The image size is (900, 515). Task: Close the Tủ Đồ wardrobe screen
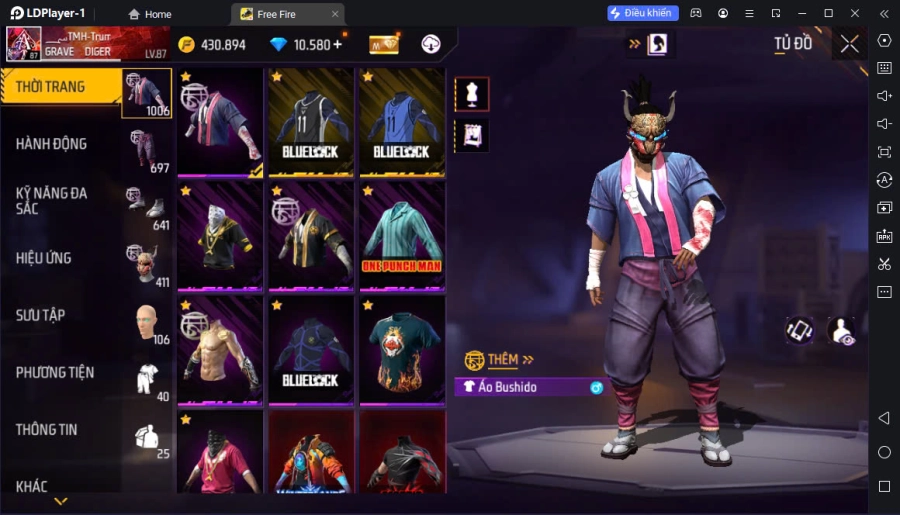(849, 44)
